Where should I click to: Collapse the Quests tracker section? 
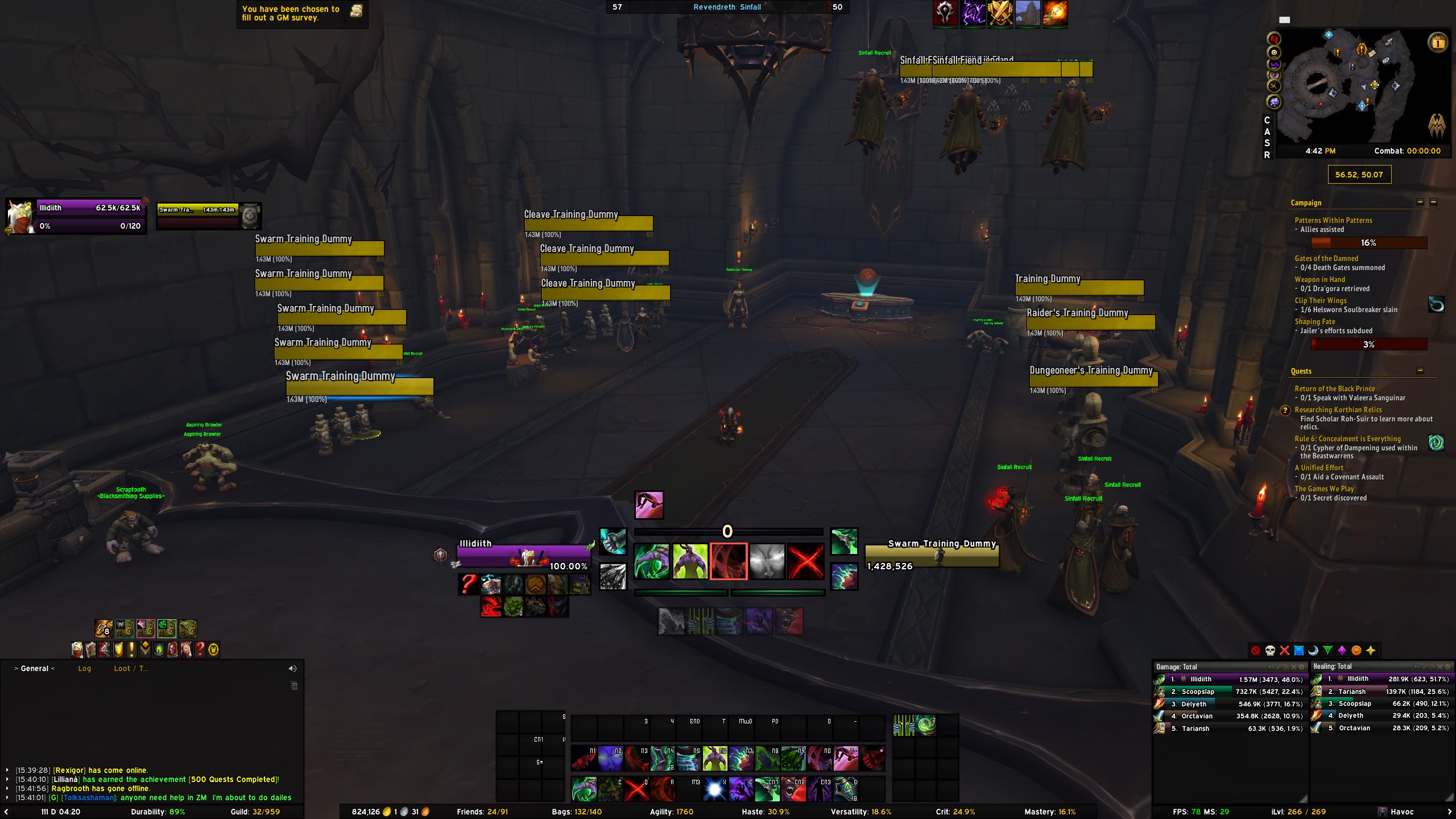[x=1420, y=371]
